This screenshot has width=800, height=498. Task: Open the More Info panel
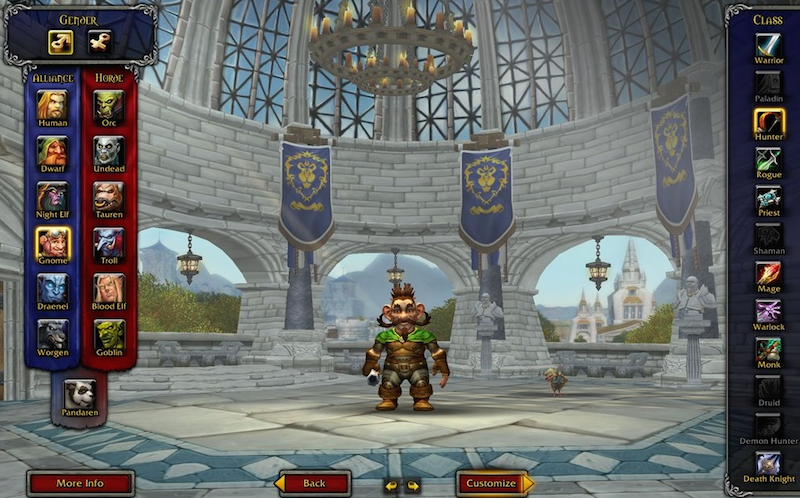click(x=80, y=483)
